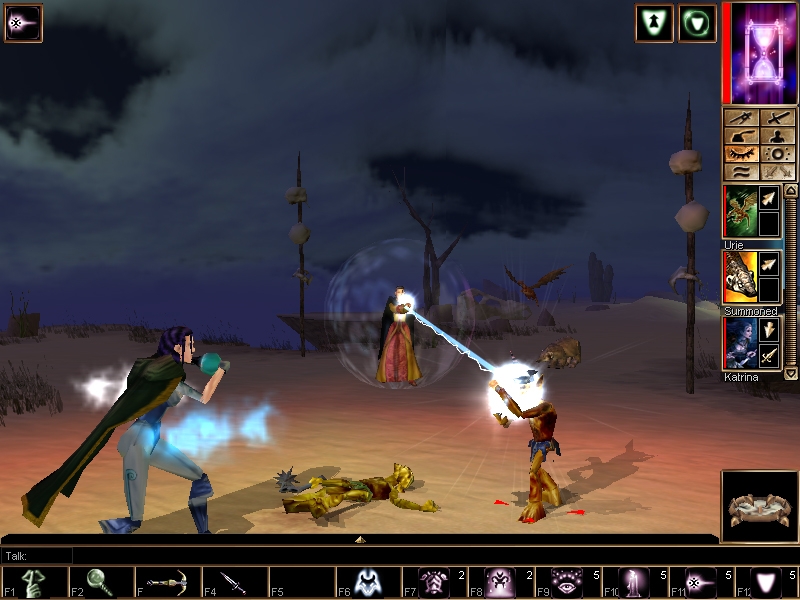Open the gear options button
The height and width of the screenshot is (600, 800).
tap(777, 154)
